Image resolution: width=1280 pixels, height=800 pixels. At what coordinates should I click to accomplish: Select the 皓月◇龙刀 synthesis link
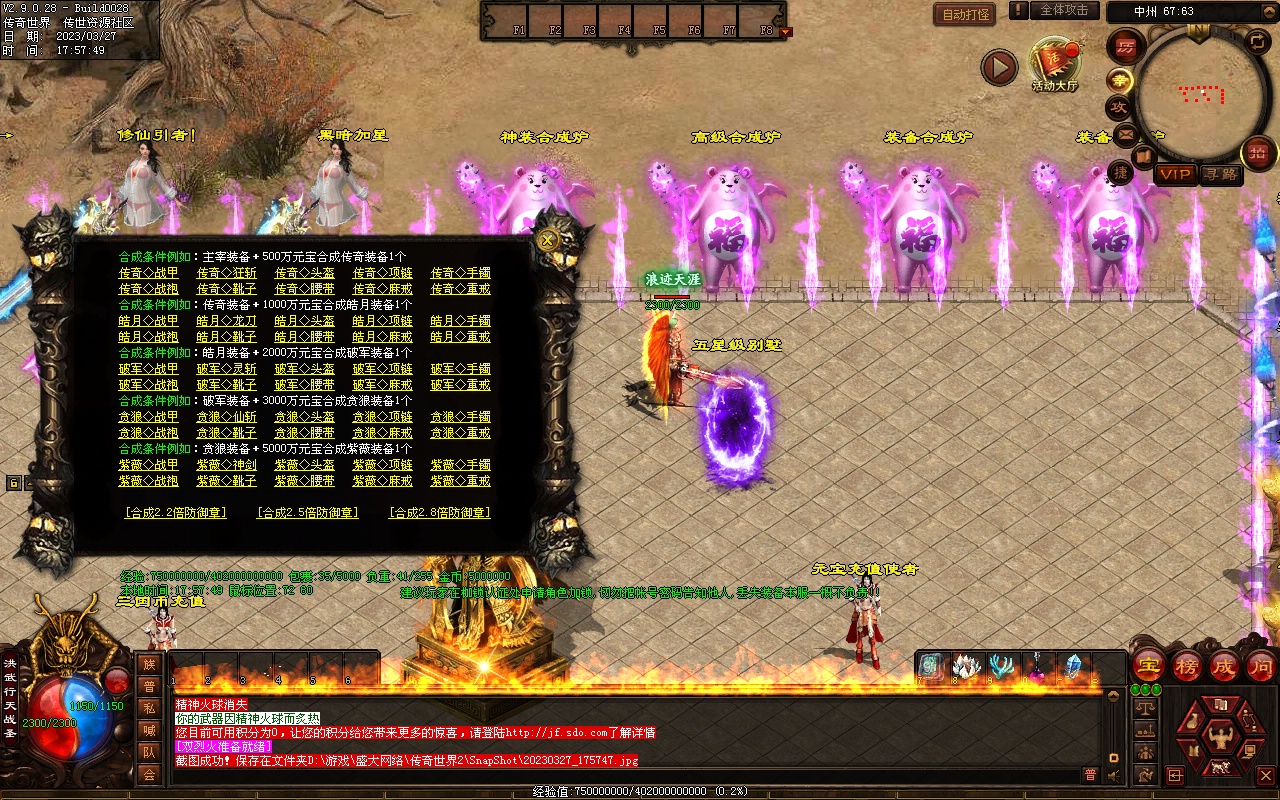tap(226, 321)
